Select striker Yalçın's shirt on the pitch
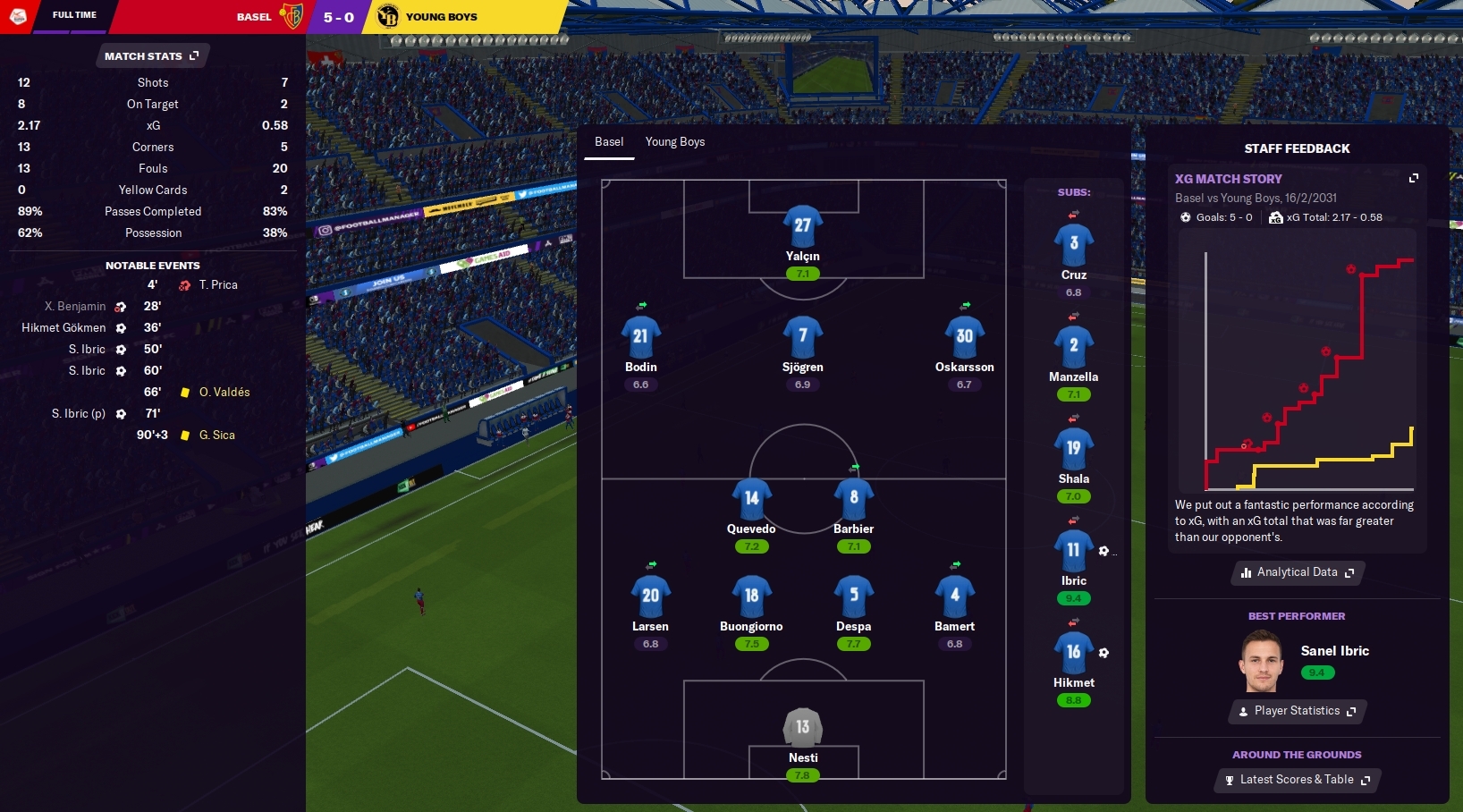Viewport: 1463px width, 812px height. pos(802,226)
